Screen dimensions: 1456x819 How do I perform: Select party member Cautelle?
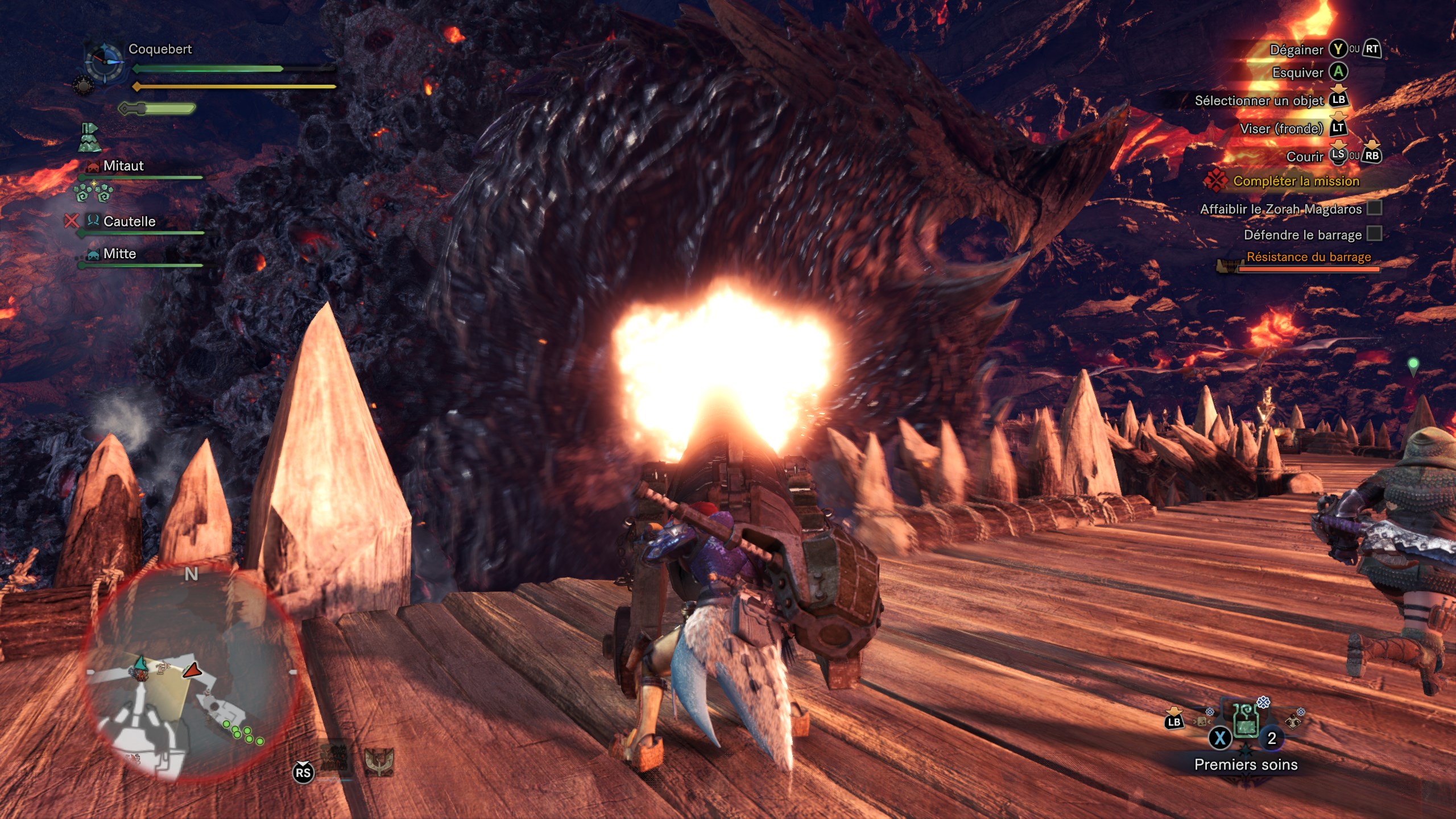tap(129, 221)
